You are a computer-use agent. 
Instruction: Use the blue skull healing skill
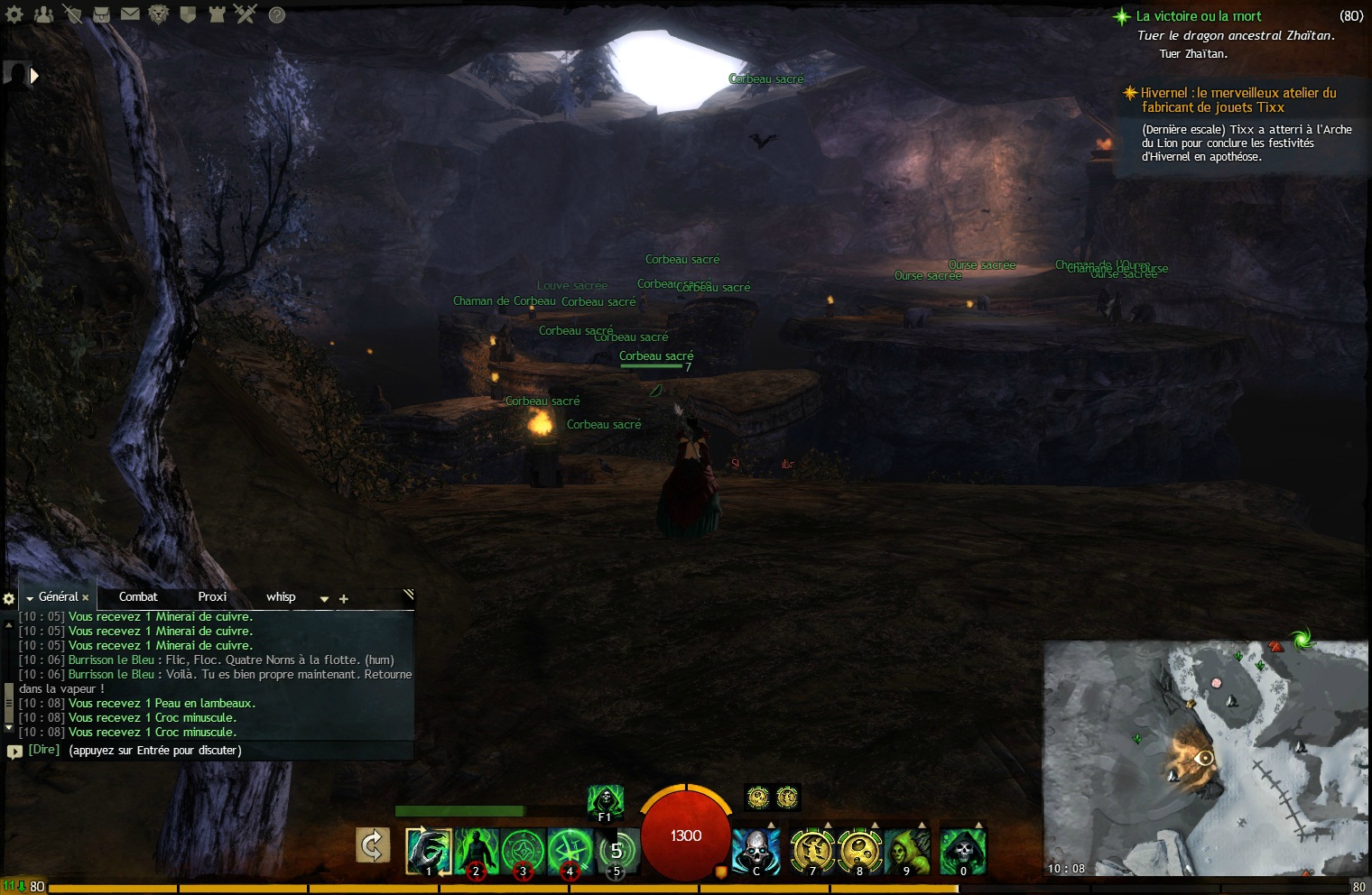pos(756,850)
